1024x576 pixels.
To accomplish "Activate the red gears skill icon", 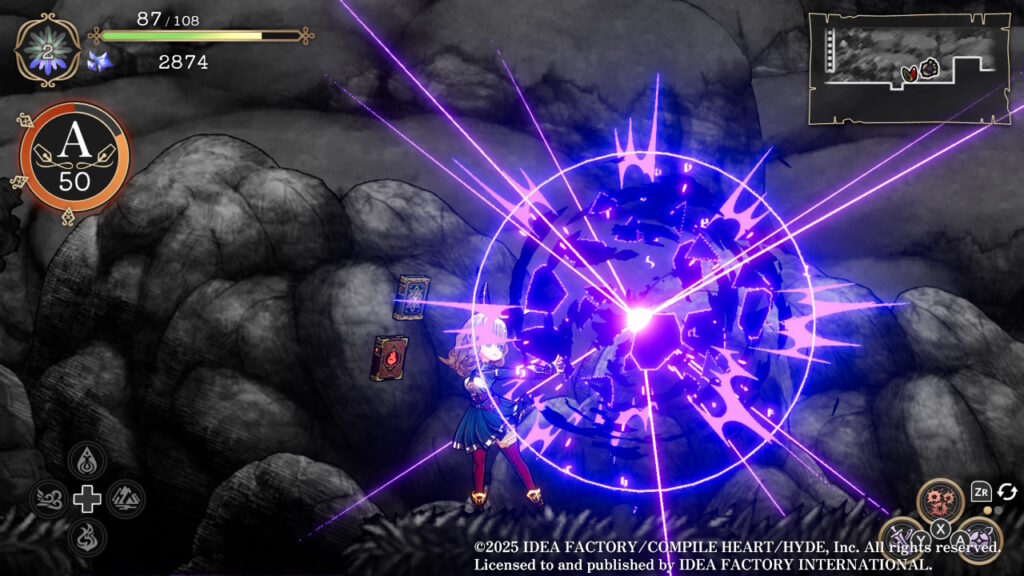I will pyautogui.click(x=942, y=501).
